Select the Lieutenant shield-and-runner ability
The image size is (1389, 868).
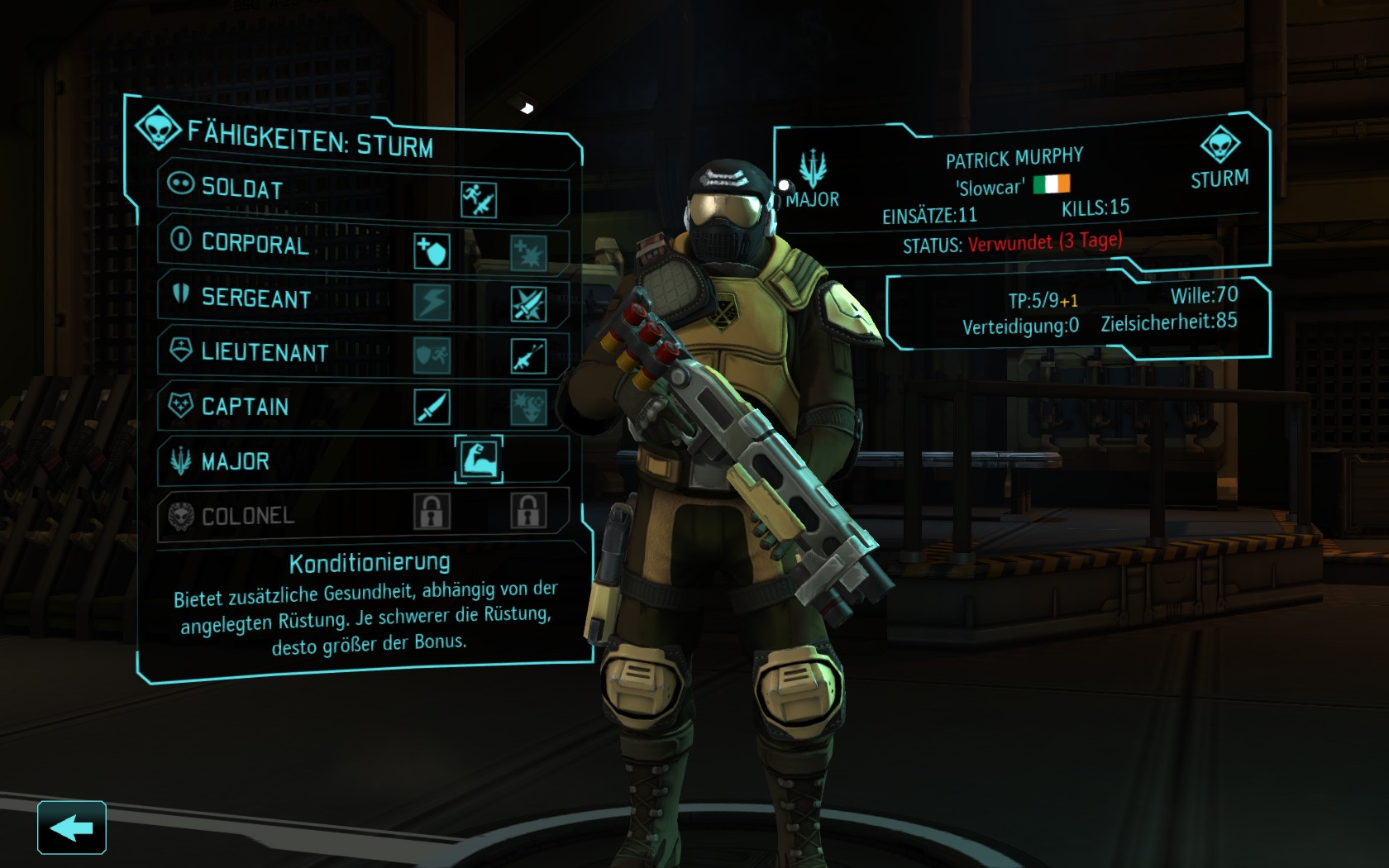(432, 355)
